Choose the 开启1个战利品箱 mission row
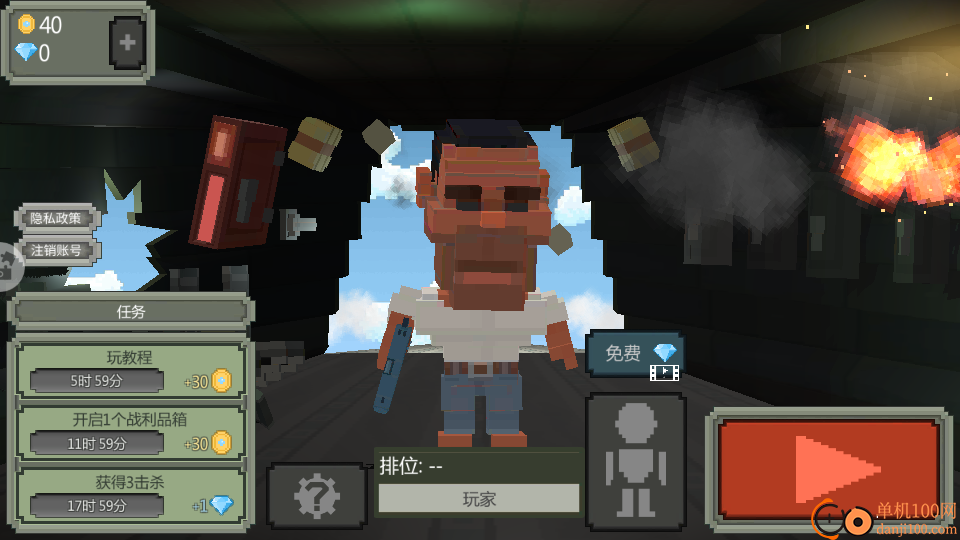The height and width of the screenshot is (540, 960). click(130, 432)
